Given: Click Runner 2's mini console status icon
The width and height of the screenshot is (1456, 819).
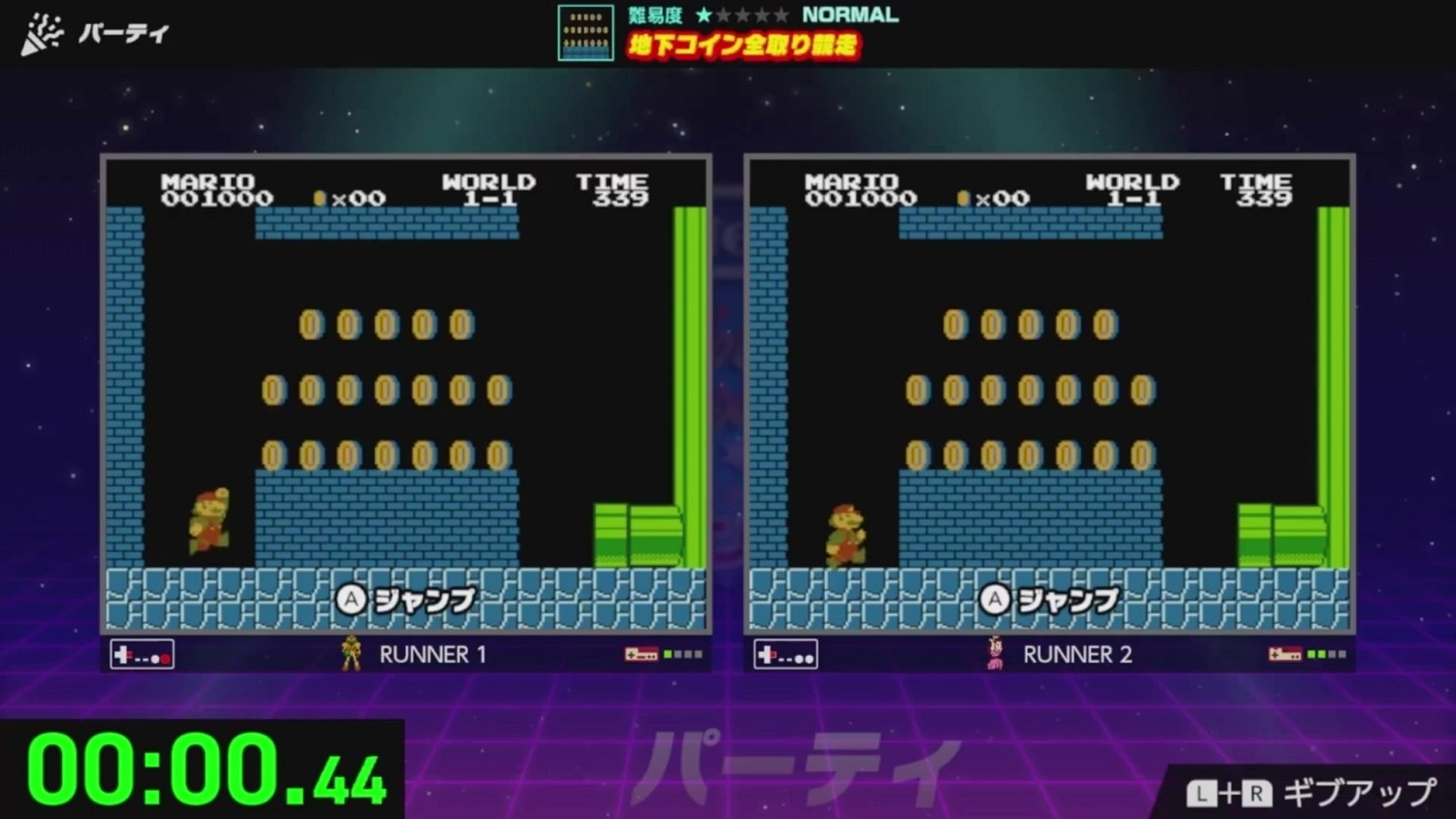Looking at the screenshot, I should (x=1286, y=654).
